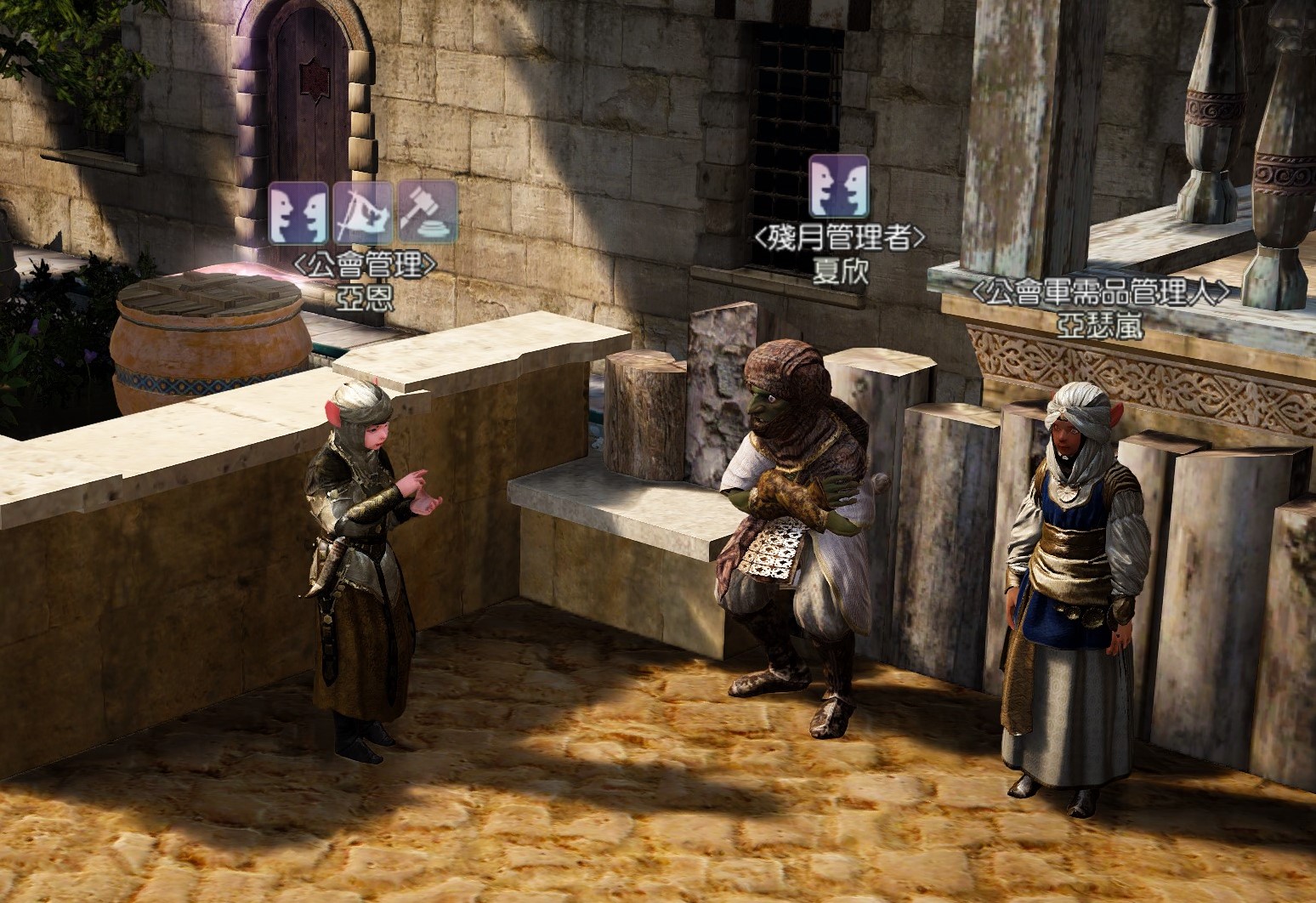
Task: Select the 殘月管理者 夏欣 nameplate
Action: click(839, 253)
